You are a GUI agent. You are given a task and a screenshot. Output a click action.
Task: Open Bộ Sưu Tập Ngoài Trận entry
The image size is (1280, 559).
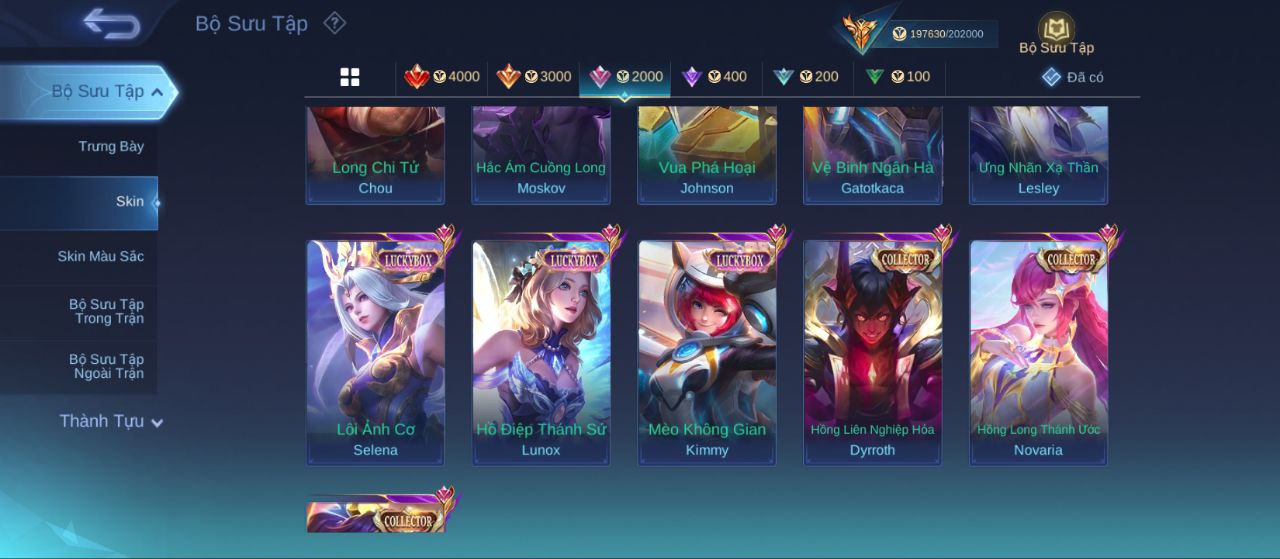point(106,367)
